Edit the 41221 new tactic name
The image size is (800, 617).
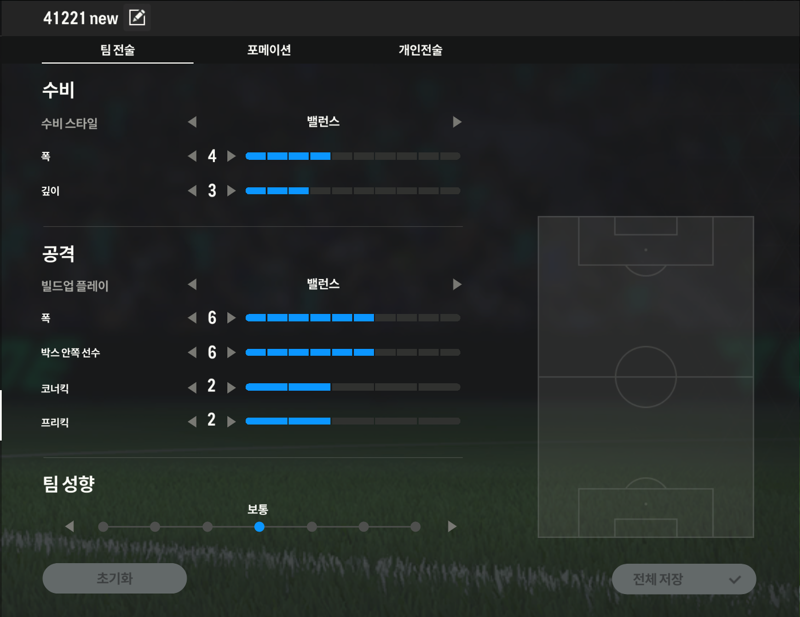pyautogui.click(x=137, y=18)
